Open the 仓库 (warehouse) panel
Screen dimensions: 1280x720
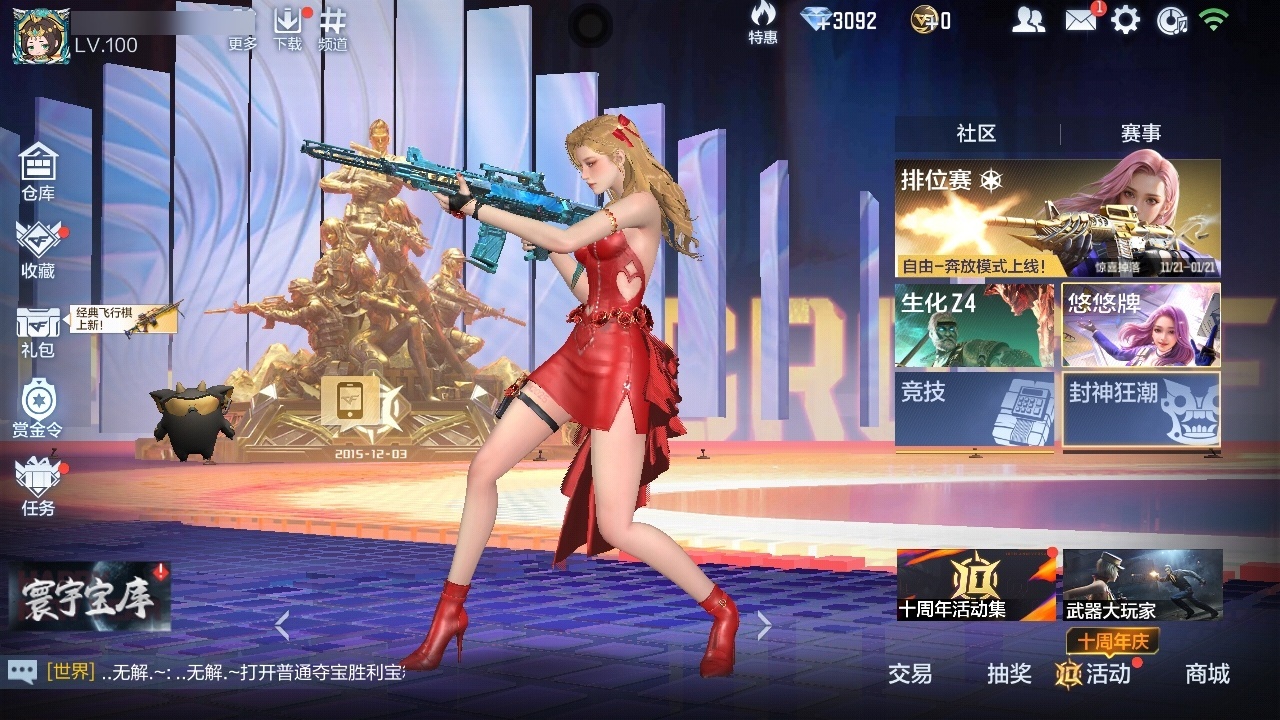click(37, 168)
